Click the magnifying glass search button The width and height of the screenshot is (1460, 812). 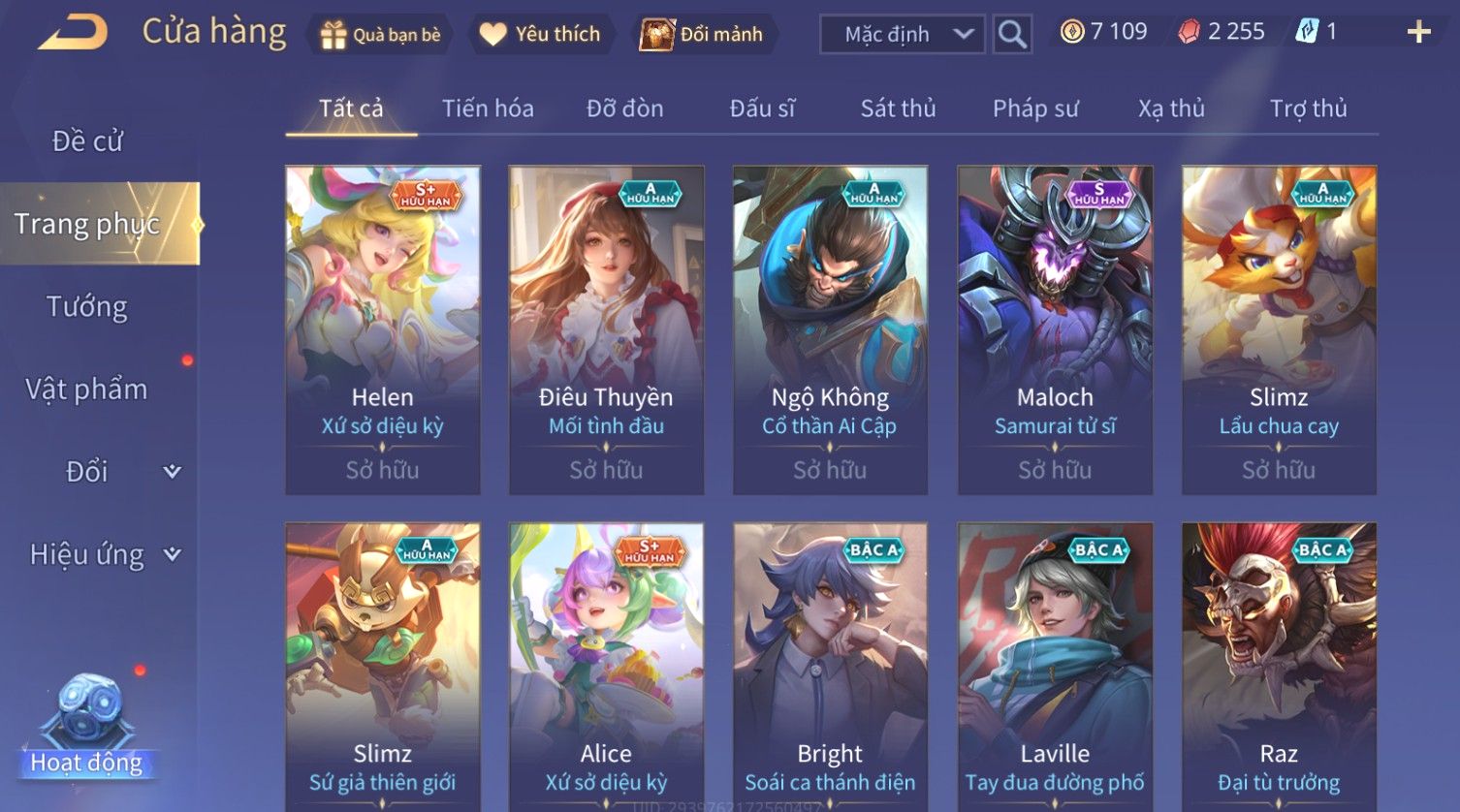tap(1012, 35)
